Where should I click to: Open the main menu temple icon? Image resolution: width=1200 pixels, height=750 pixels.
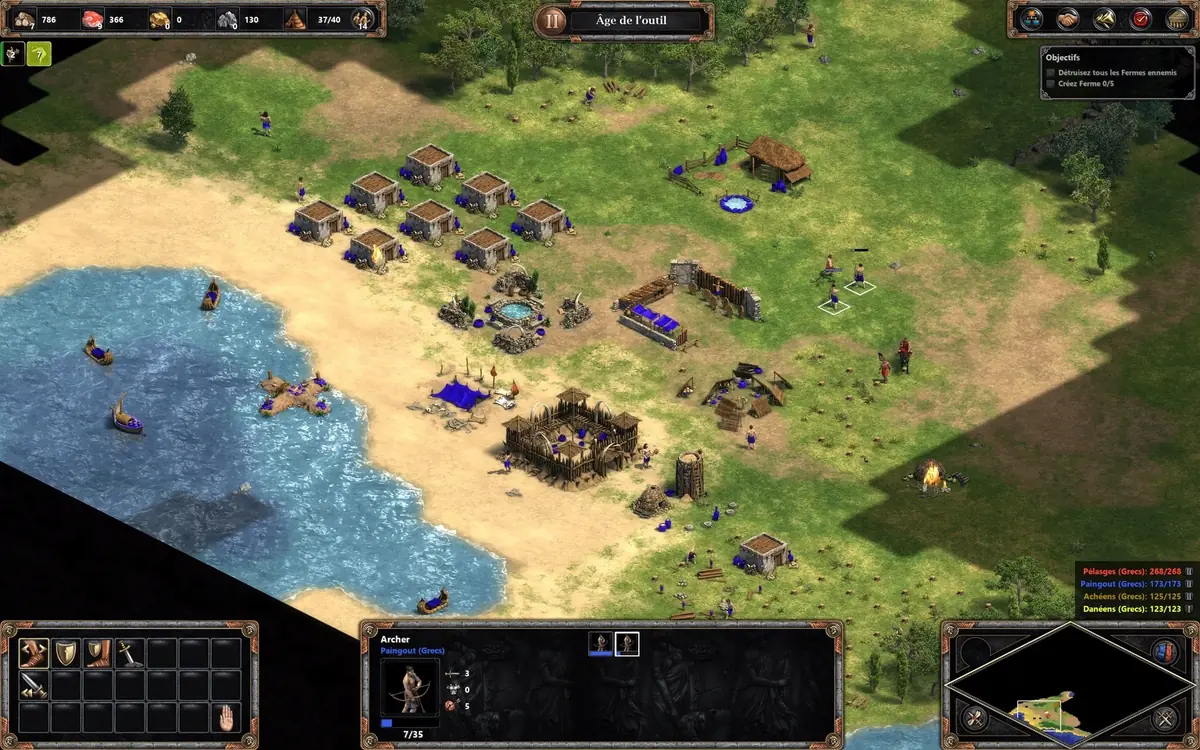tap(1175, 19)
